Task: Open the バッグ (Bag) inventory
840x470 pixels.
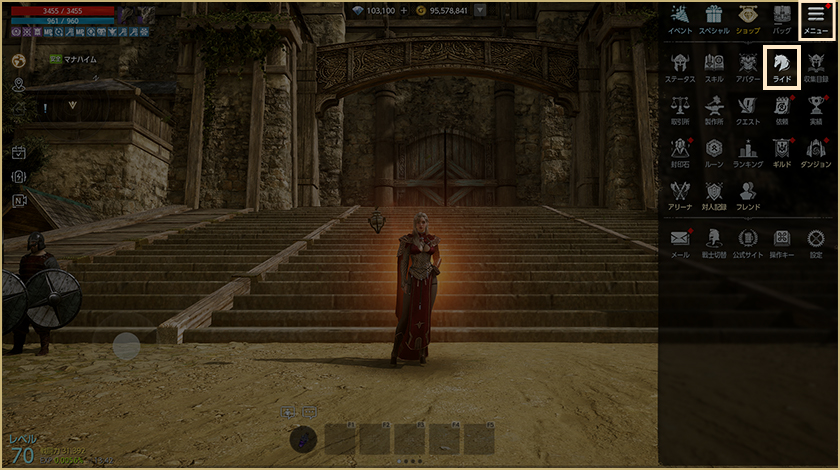Action: [x=782, y=19]
